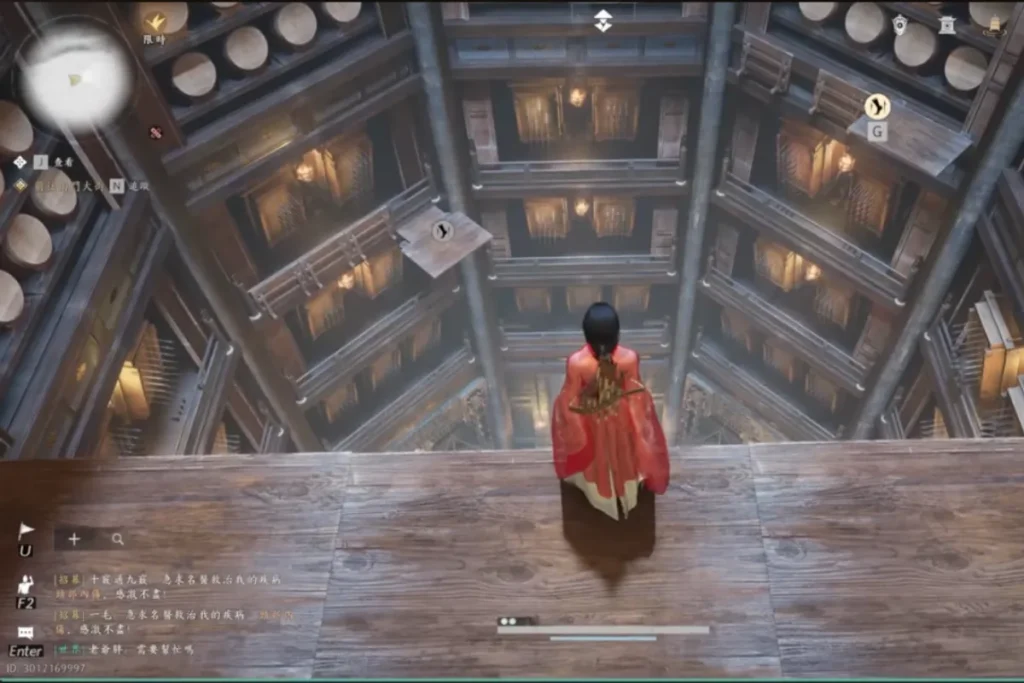Open the pavilion building icon in the top bar
Image resolution: width=1024 pixels, height=683 pixels.
click(946, 24)
